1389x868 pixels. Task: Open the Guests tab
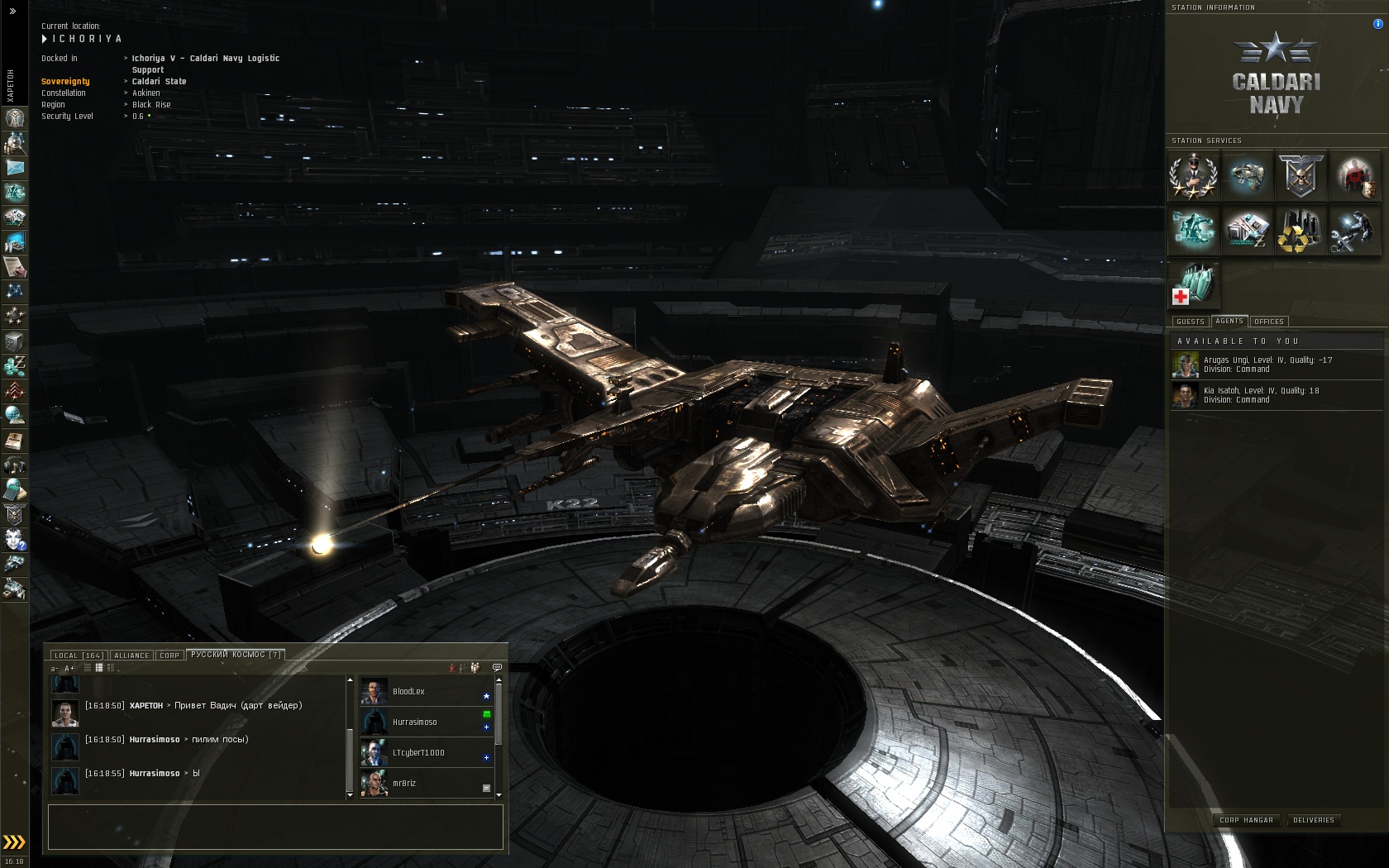[1190, 322]
